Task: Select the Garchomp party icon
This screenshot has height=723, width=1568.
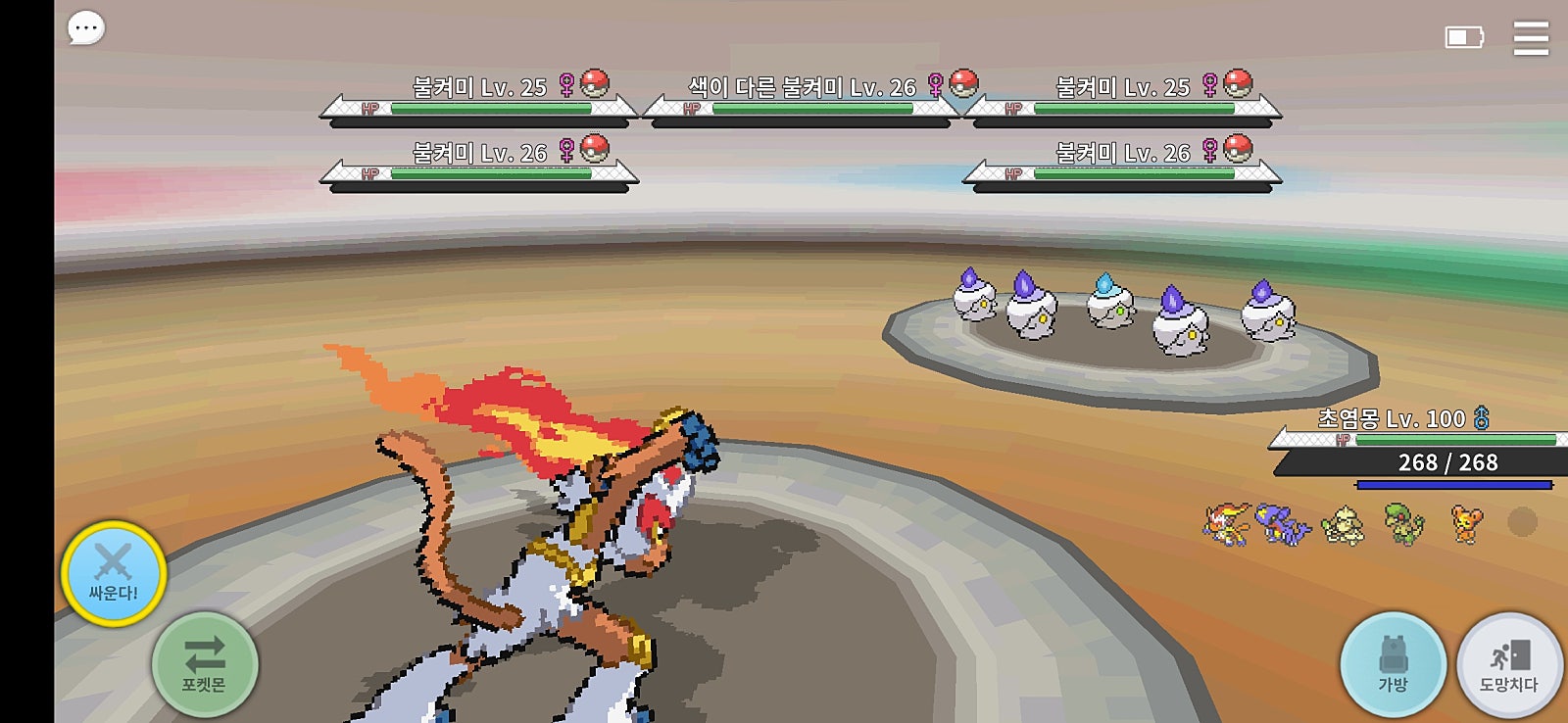Action: click(x=1284, y=523)
